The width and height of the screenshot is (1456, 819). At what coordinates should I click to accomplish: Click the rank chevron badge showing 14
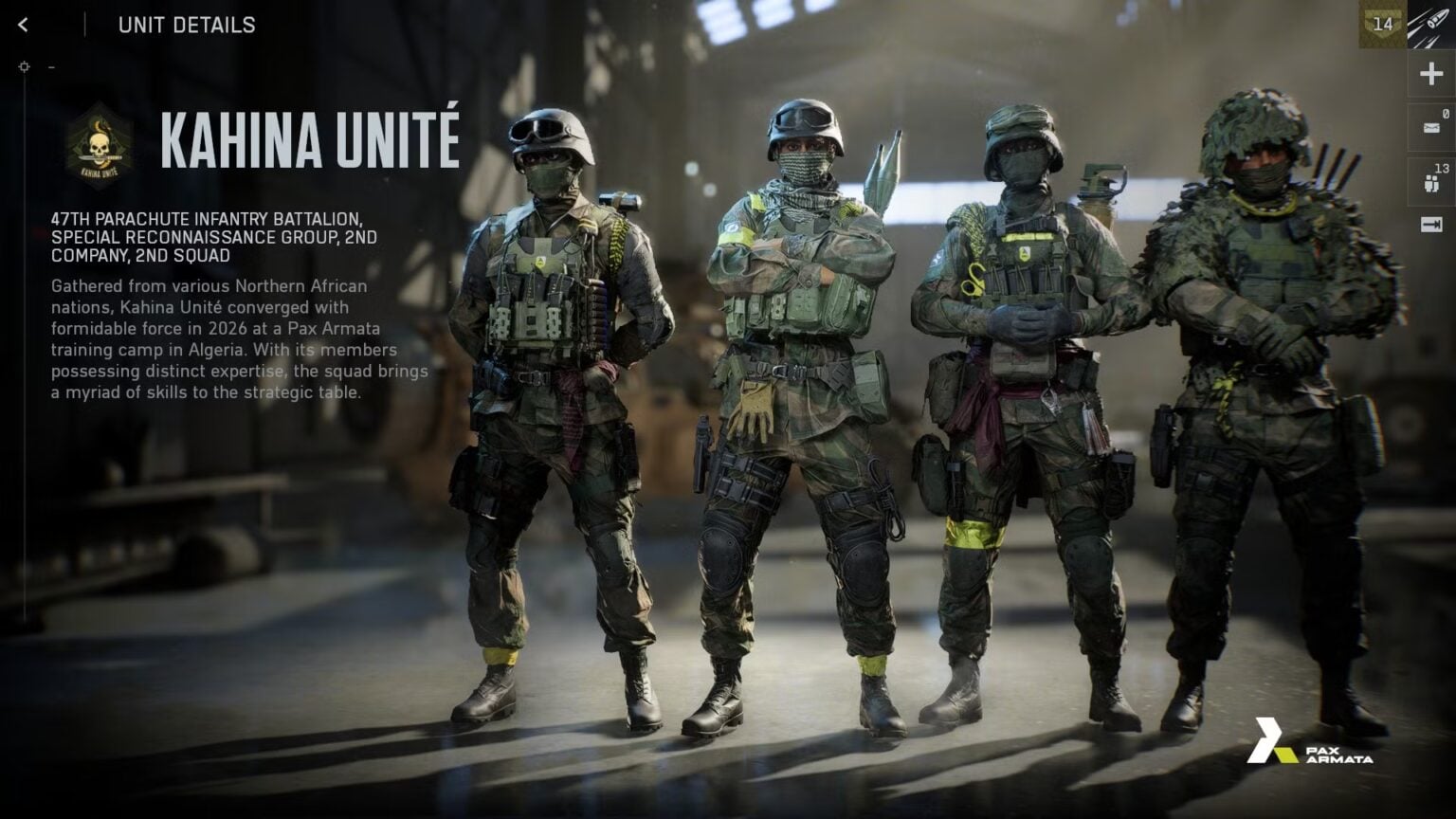[1382, 21]
